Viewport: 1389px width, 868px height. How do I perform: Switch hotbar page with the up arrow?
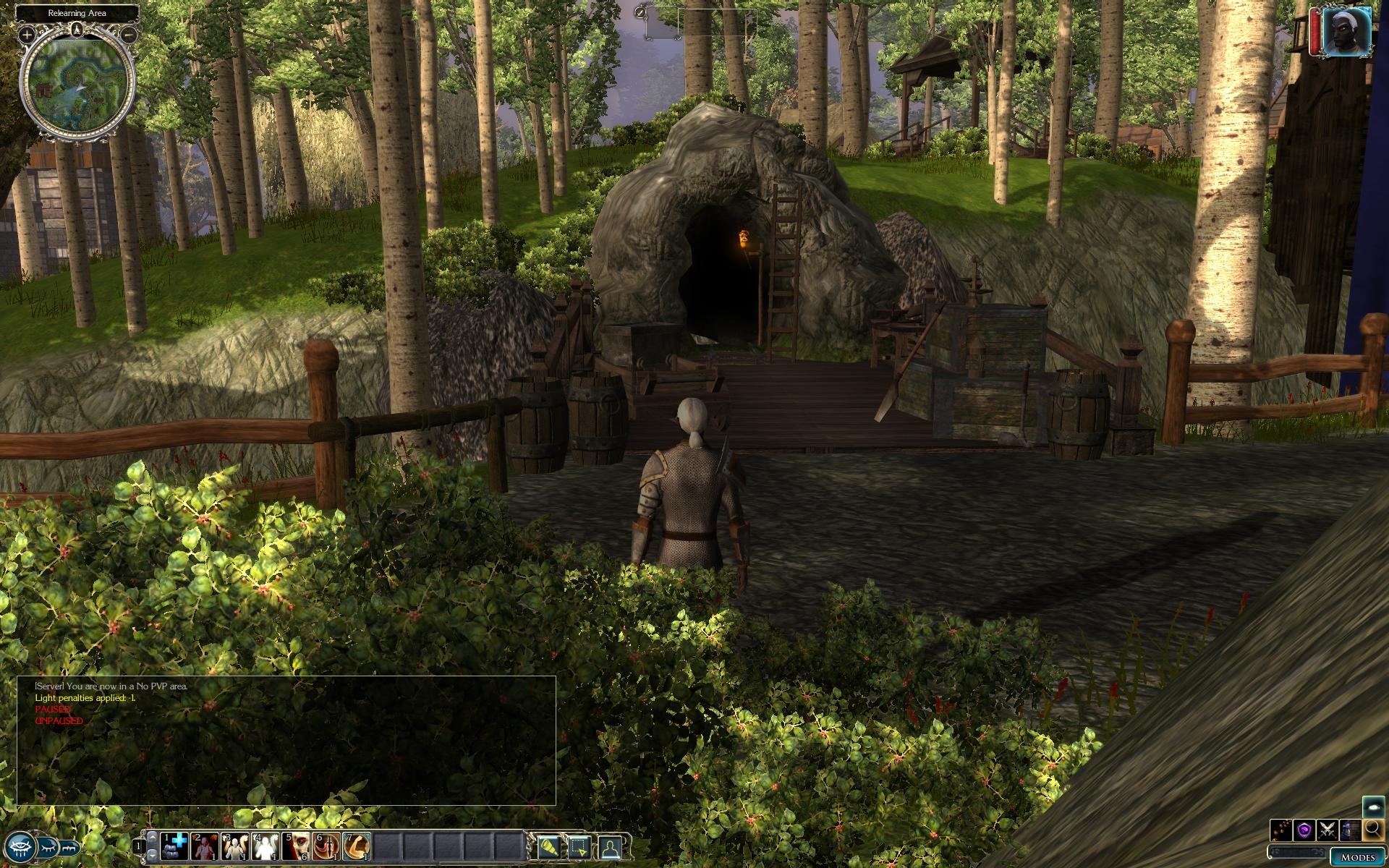(x=152, y=838)
